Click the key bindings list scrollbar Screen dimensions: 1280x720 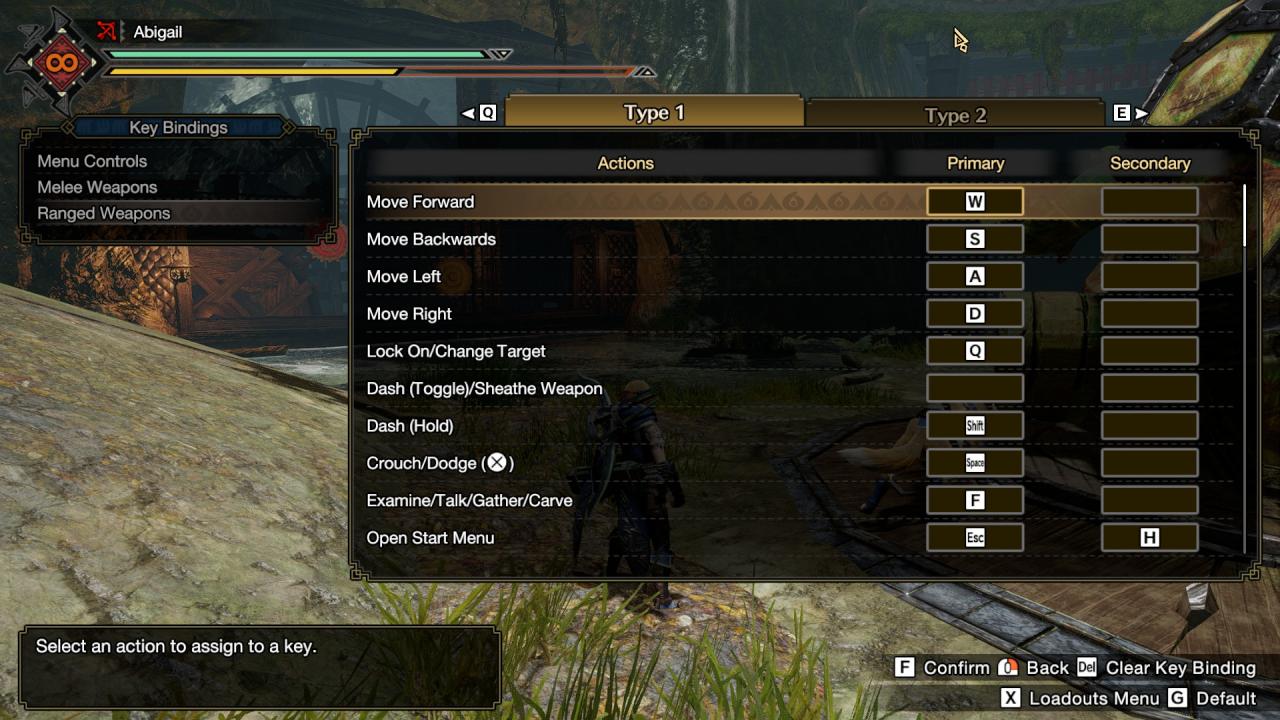(1245, 215)
